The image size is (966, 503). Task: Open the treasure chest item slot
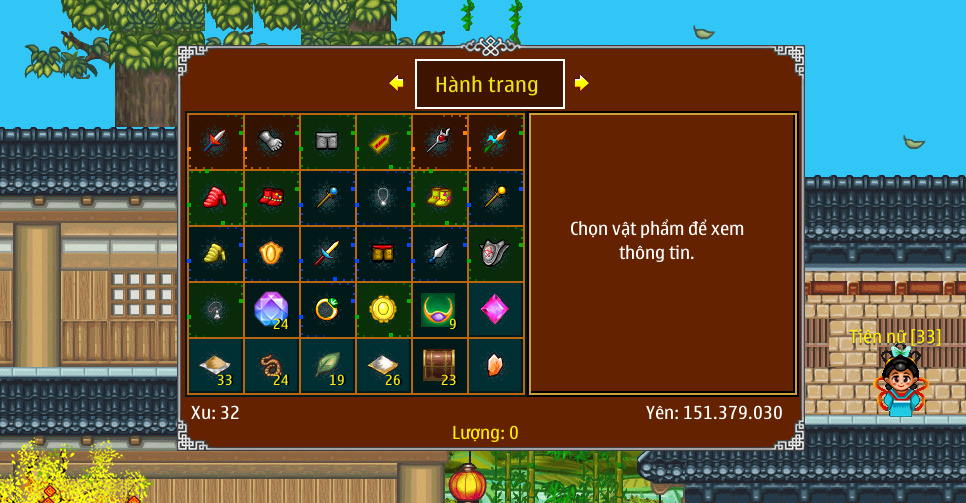click(x=439, y=366)
